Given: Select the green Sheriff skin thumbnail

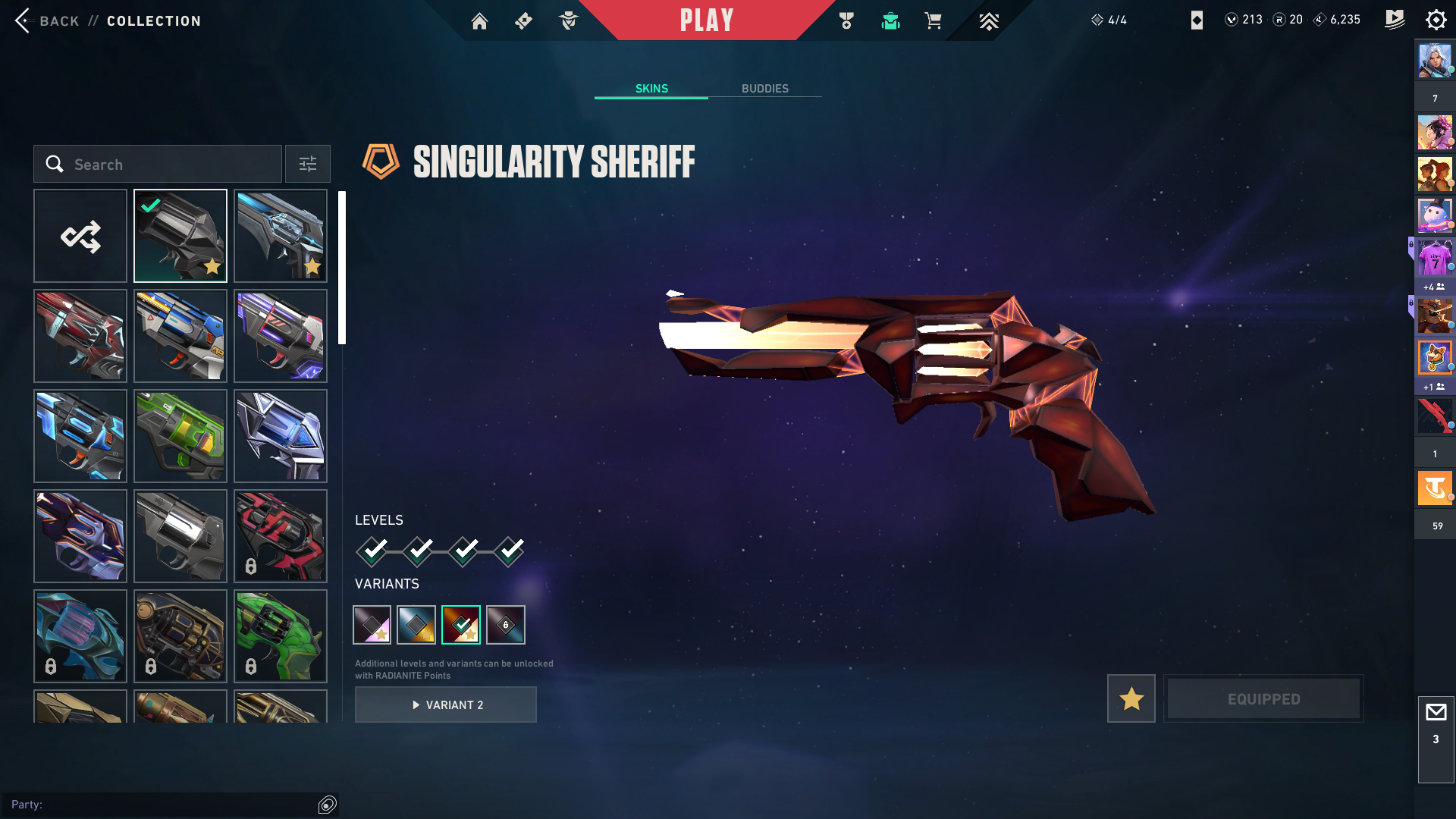Looking at the screenshot, I should 180,436.
